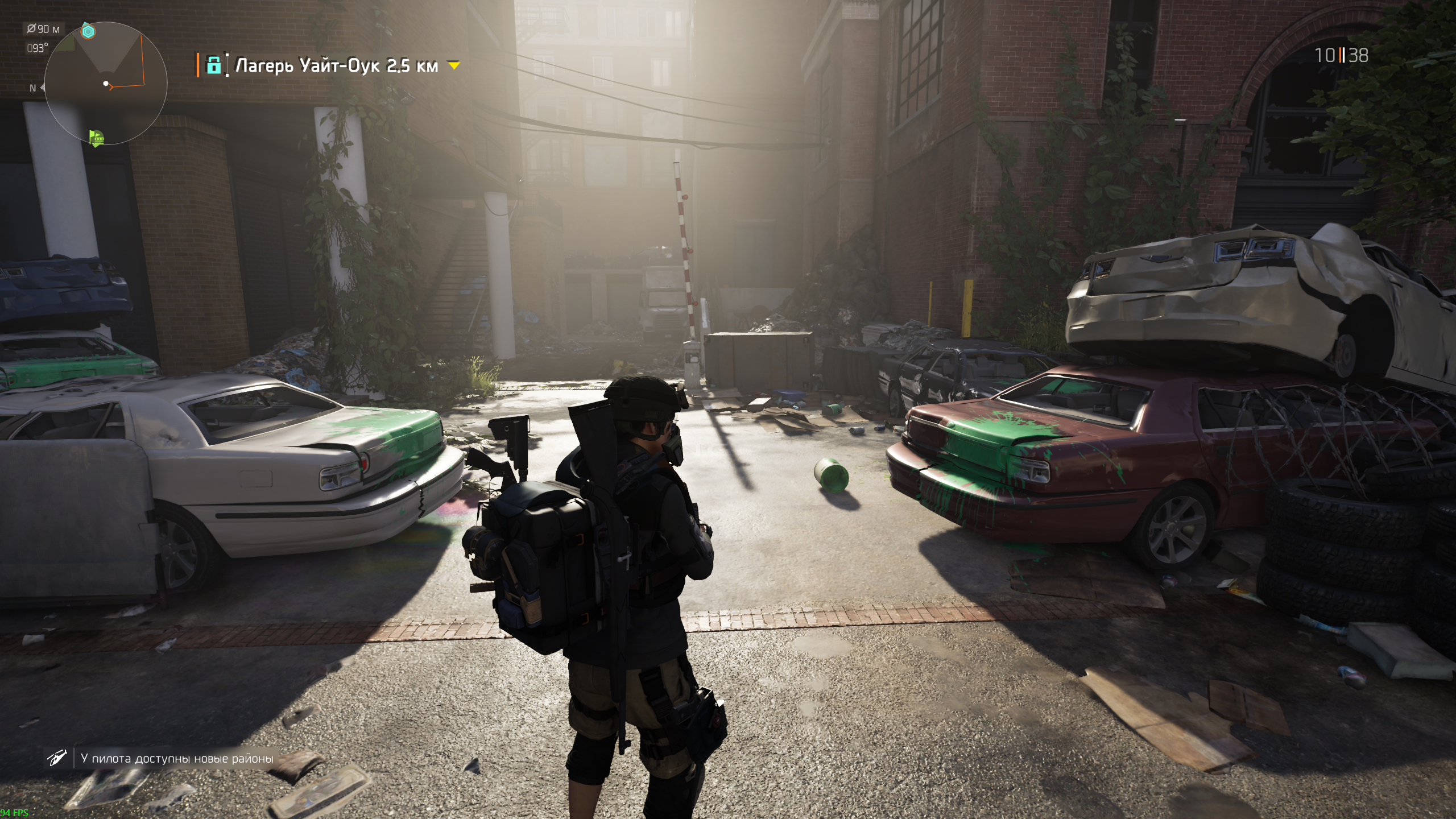
Task: Select the Лагерь Уайт-Оук objective tracker
Action: pyautogui.click(x=337, y=66)
